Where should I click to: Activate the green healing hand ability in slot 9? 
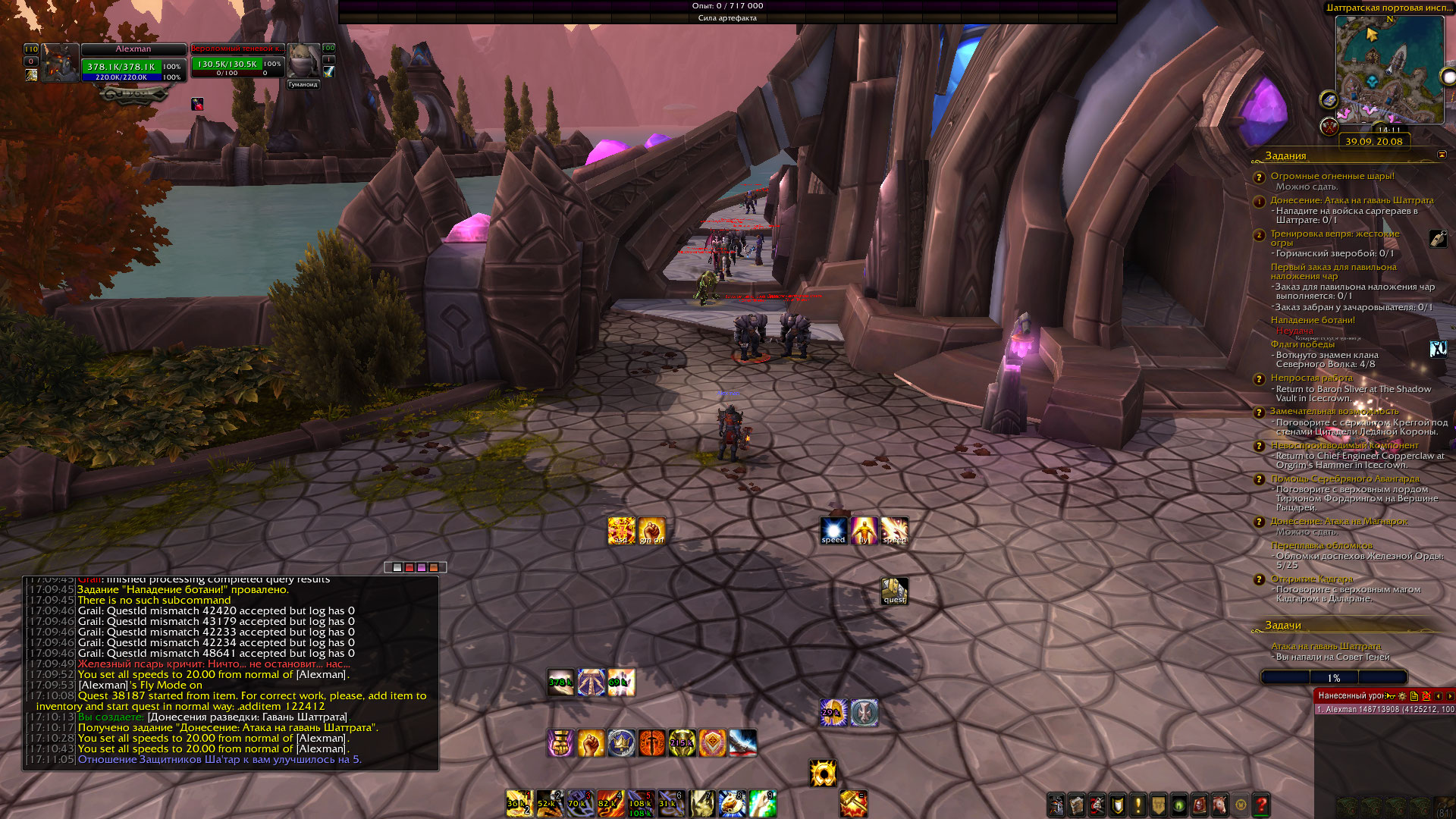pos(762,803)
